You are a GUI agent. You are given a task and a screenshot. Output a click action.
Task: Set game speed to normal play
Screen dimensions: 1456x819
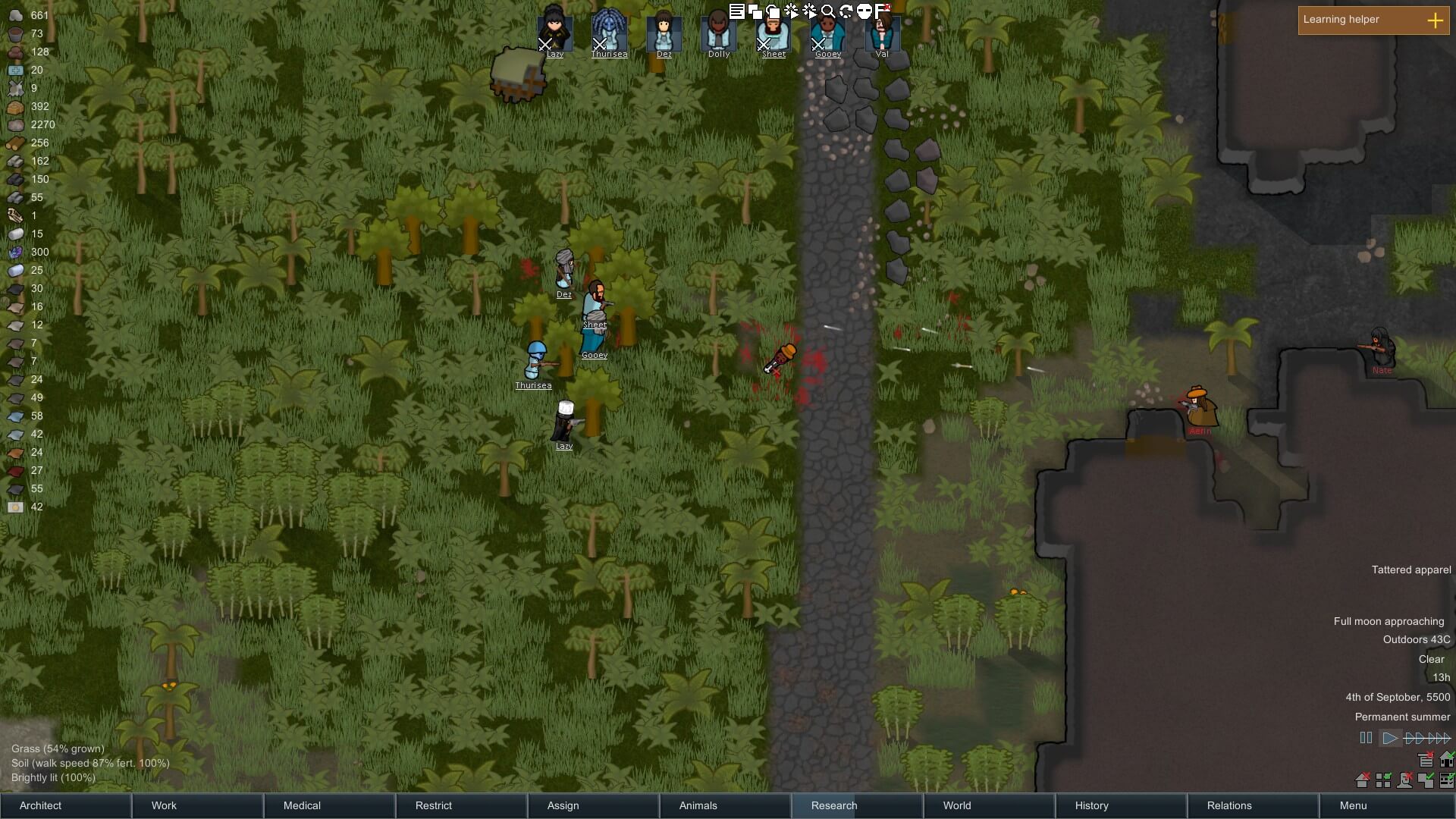click(1389, 738)
